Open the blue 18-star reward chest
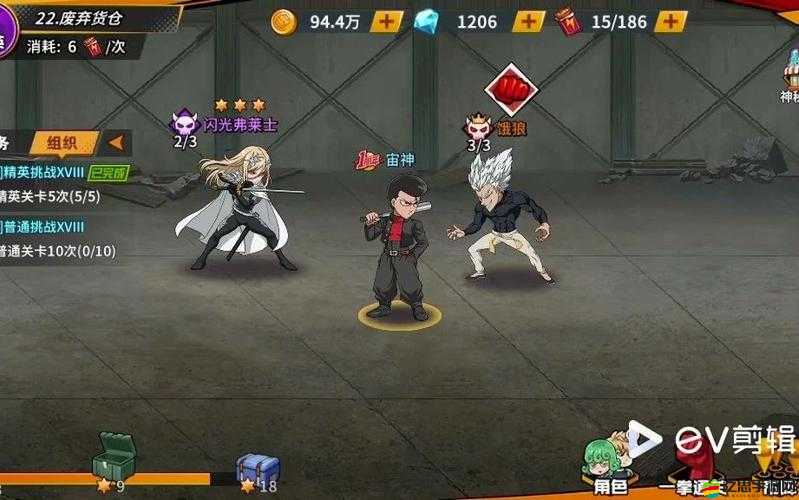Viewport: 799px width, 500px height. click(257, 468)
